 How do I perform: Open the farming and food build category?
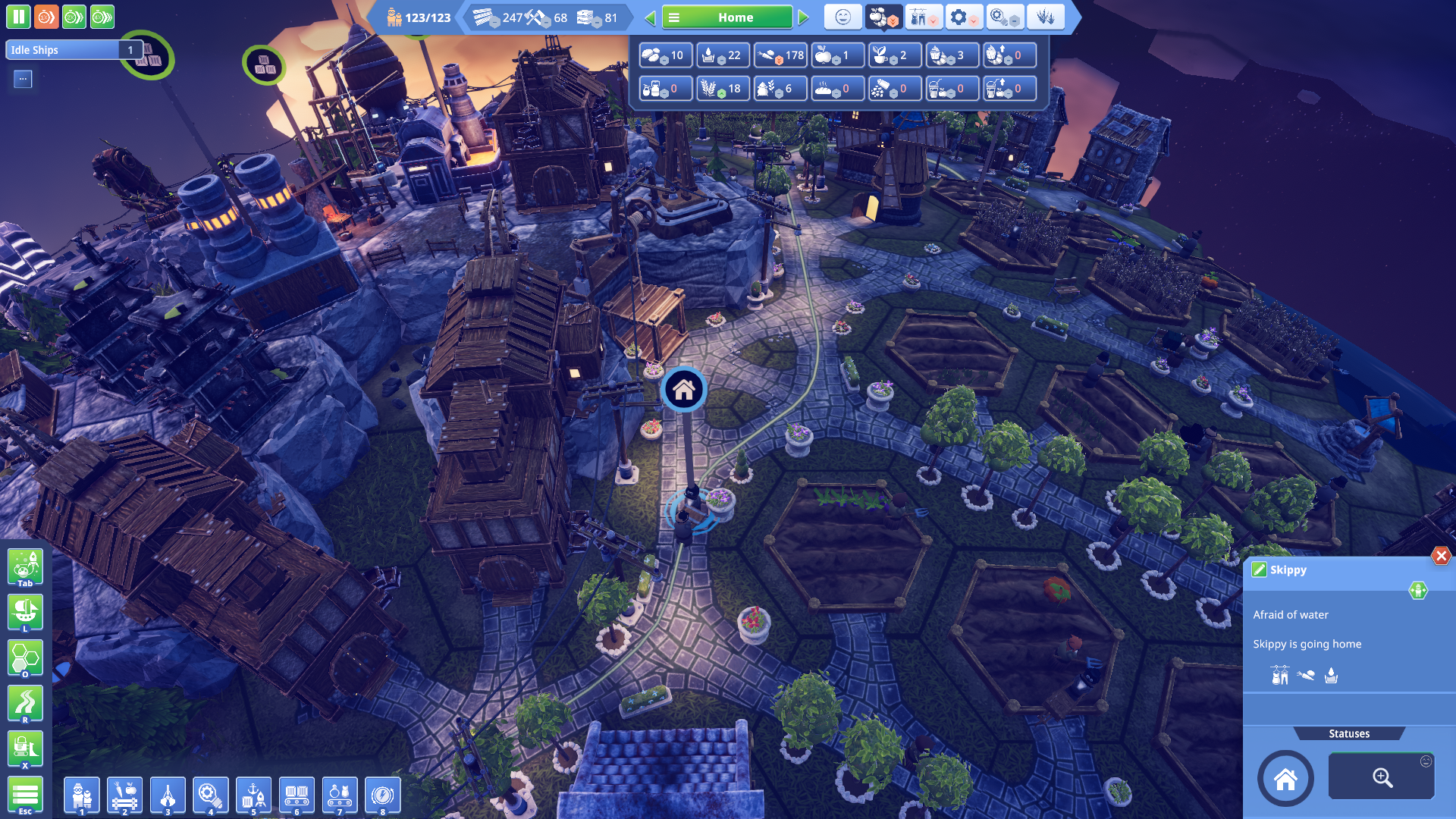(x=124, y=795)
